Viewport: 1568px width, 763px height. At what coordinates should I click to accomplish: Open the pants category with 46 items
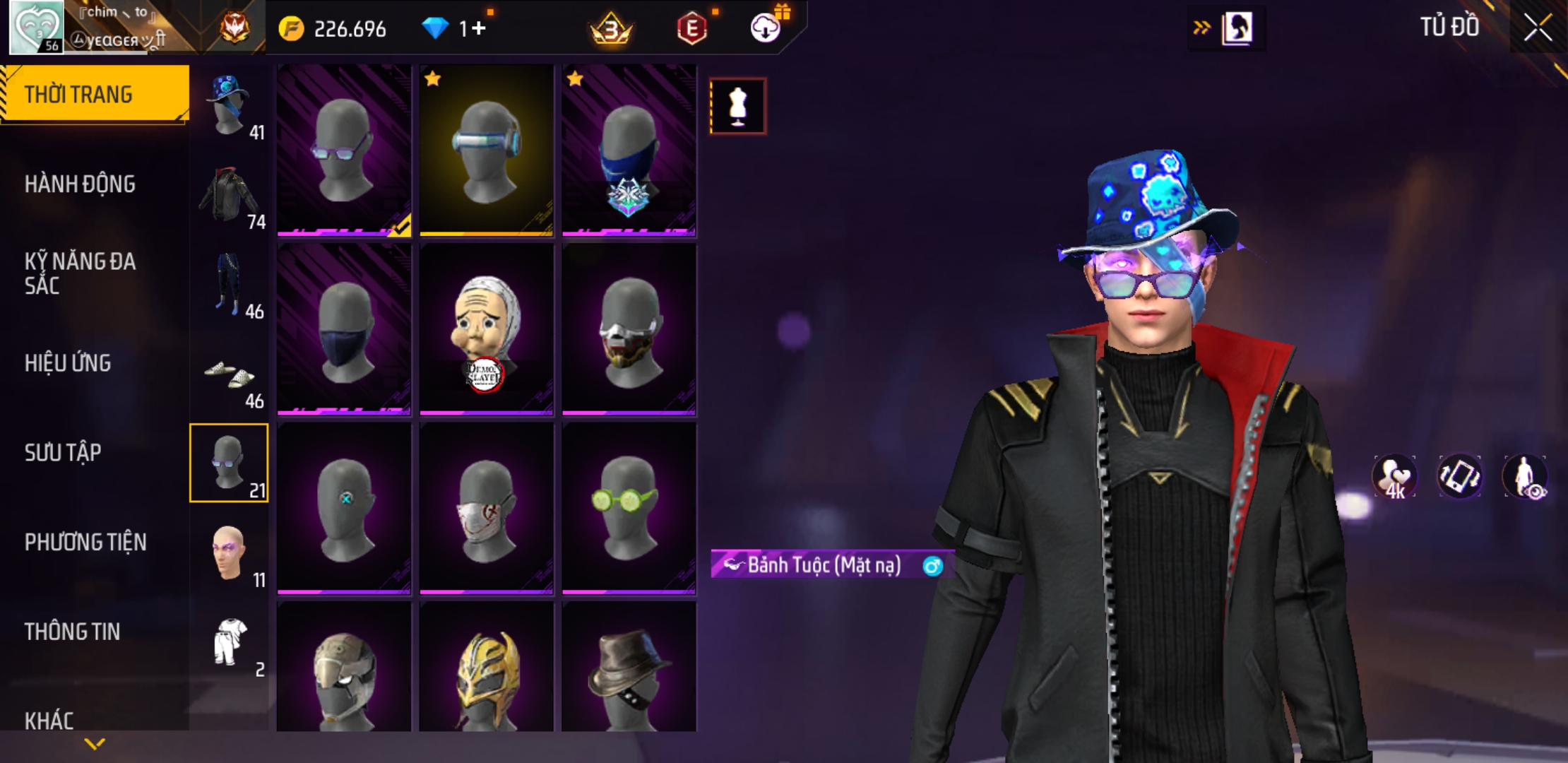pyautogui.click(x=230, y=285)
